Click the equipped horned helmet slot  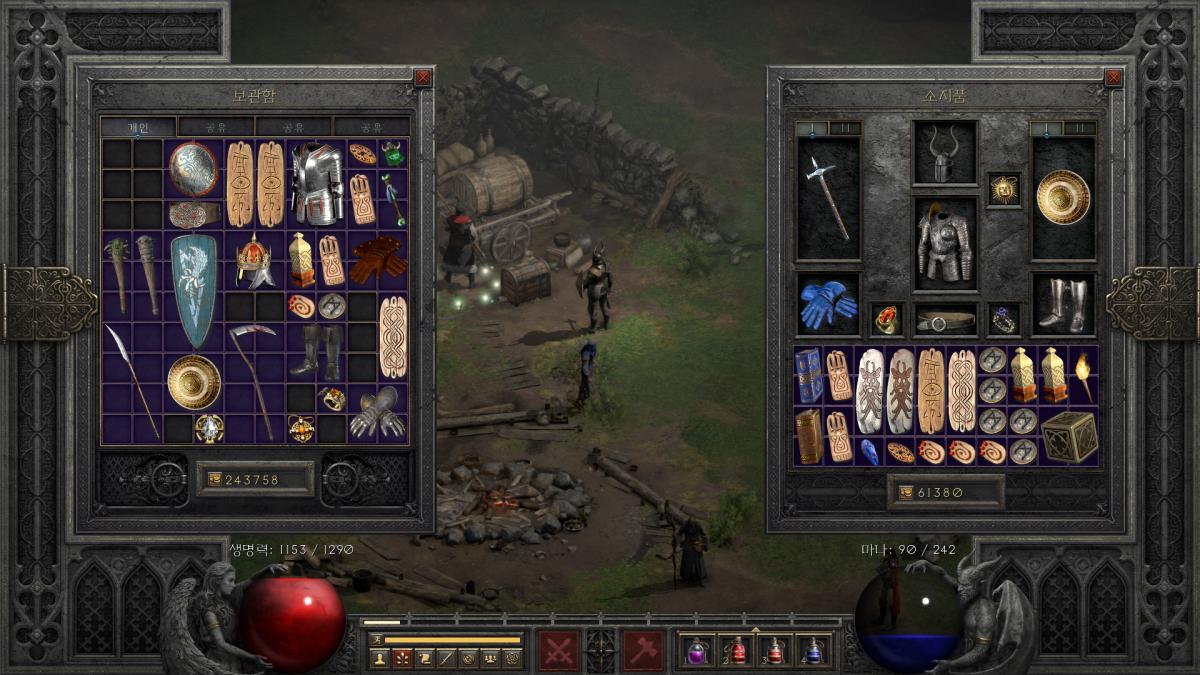tap(944, 154)
